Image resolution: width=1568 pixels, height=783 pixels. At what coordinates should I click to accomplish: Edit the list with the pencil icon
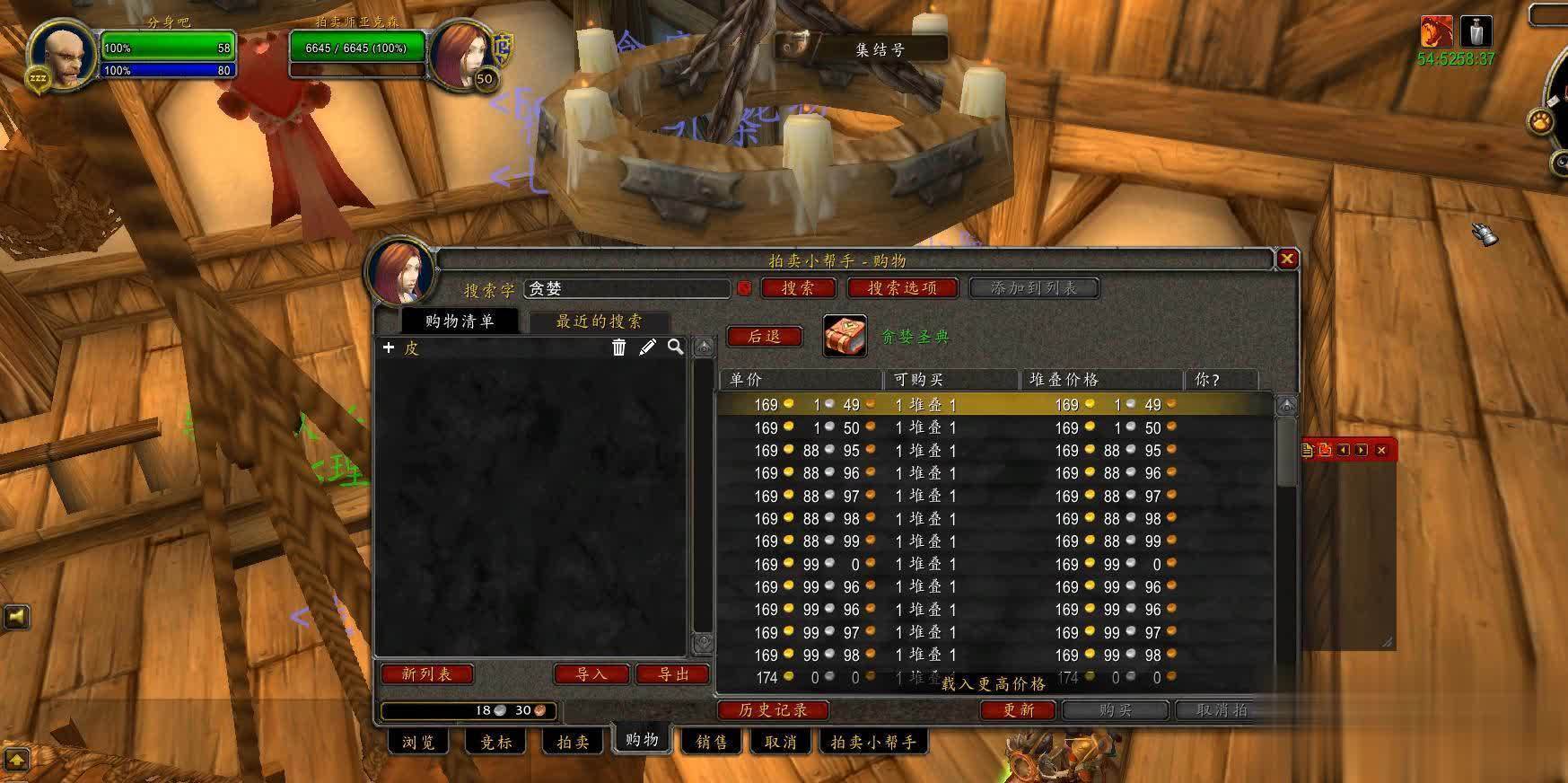point(647,348)
